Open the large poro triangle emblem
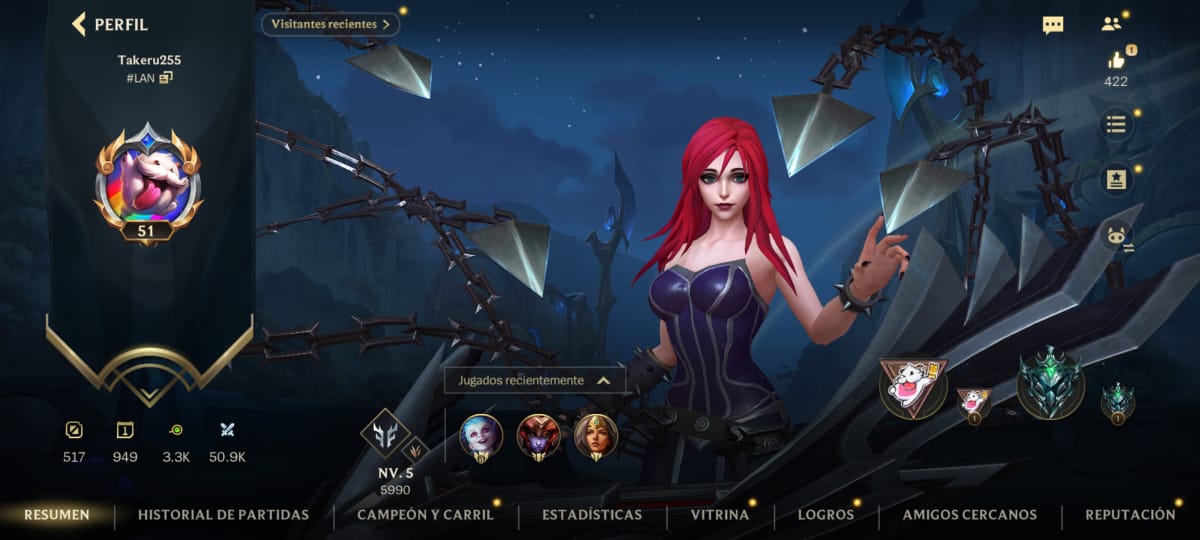 point(913,388)
